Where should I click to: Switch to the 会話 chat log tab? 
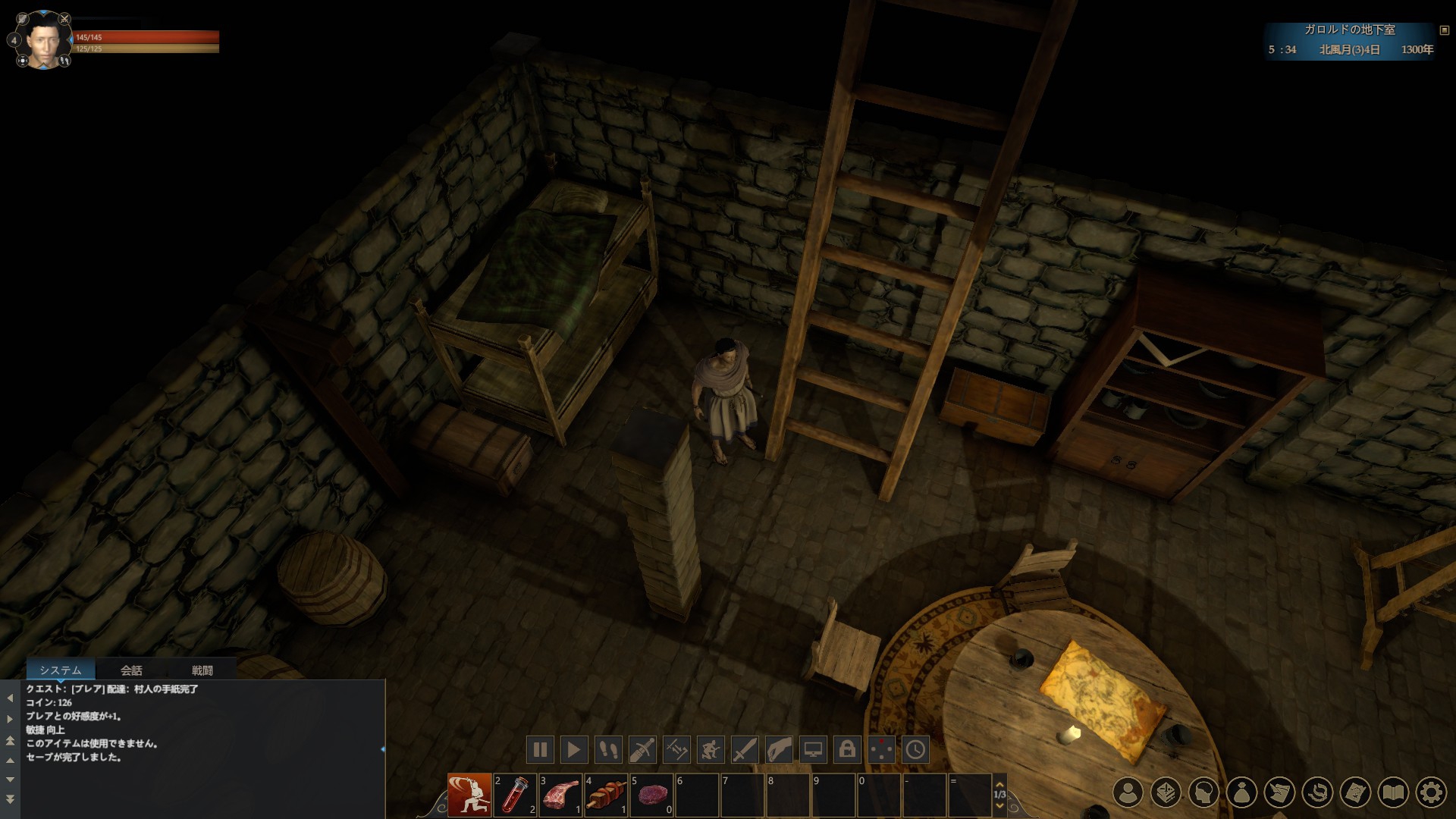[x=131, y=670]
